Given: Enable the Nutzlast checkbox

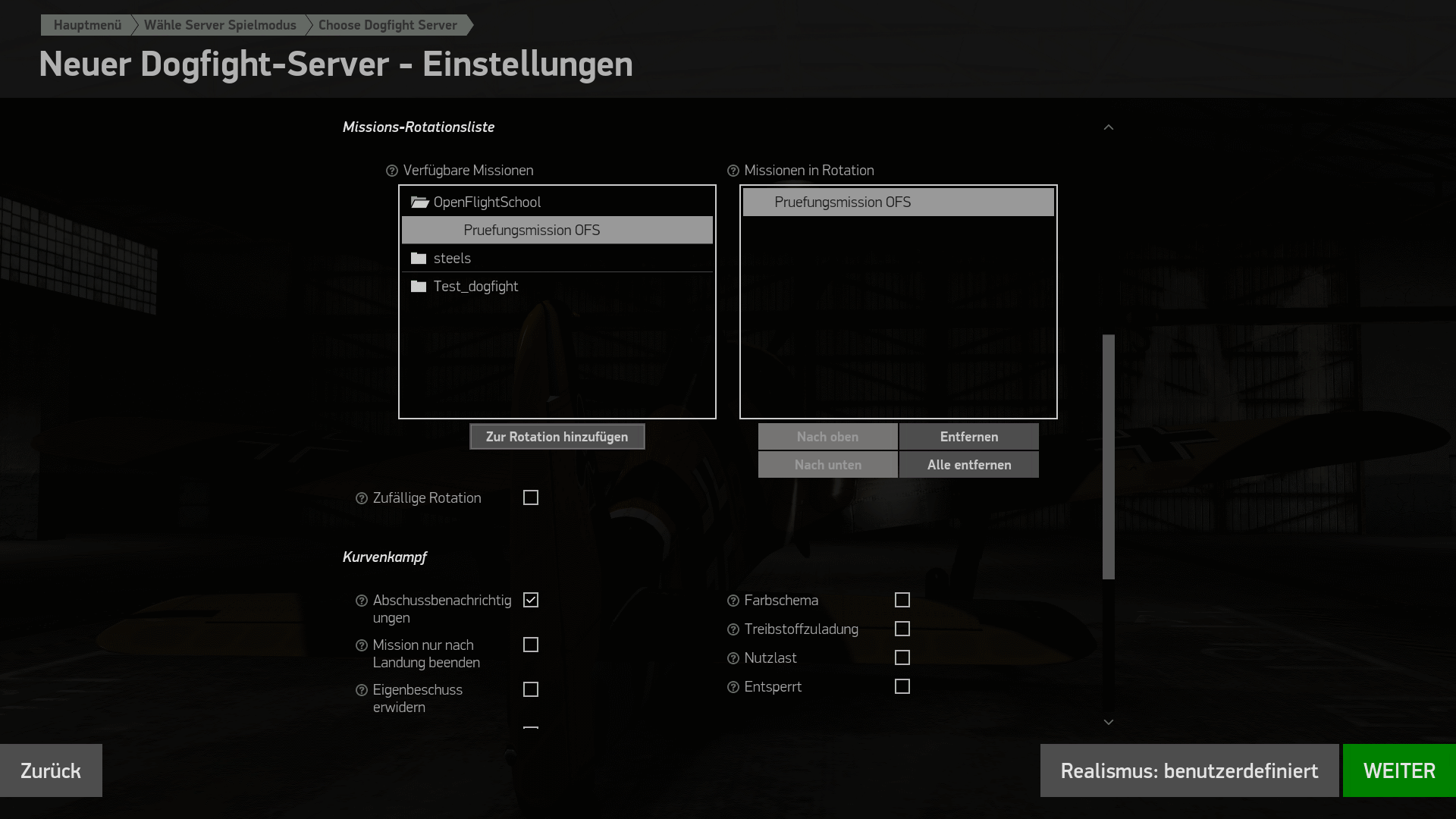Looking at the screenshot, I should [902, 657].
